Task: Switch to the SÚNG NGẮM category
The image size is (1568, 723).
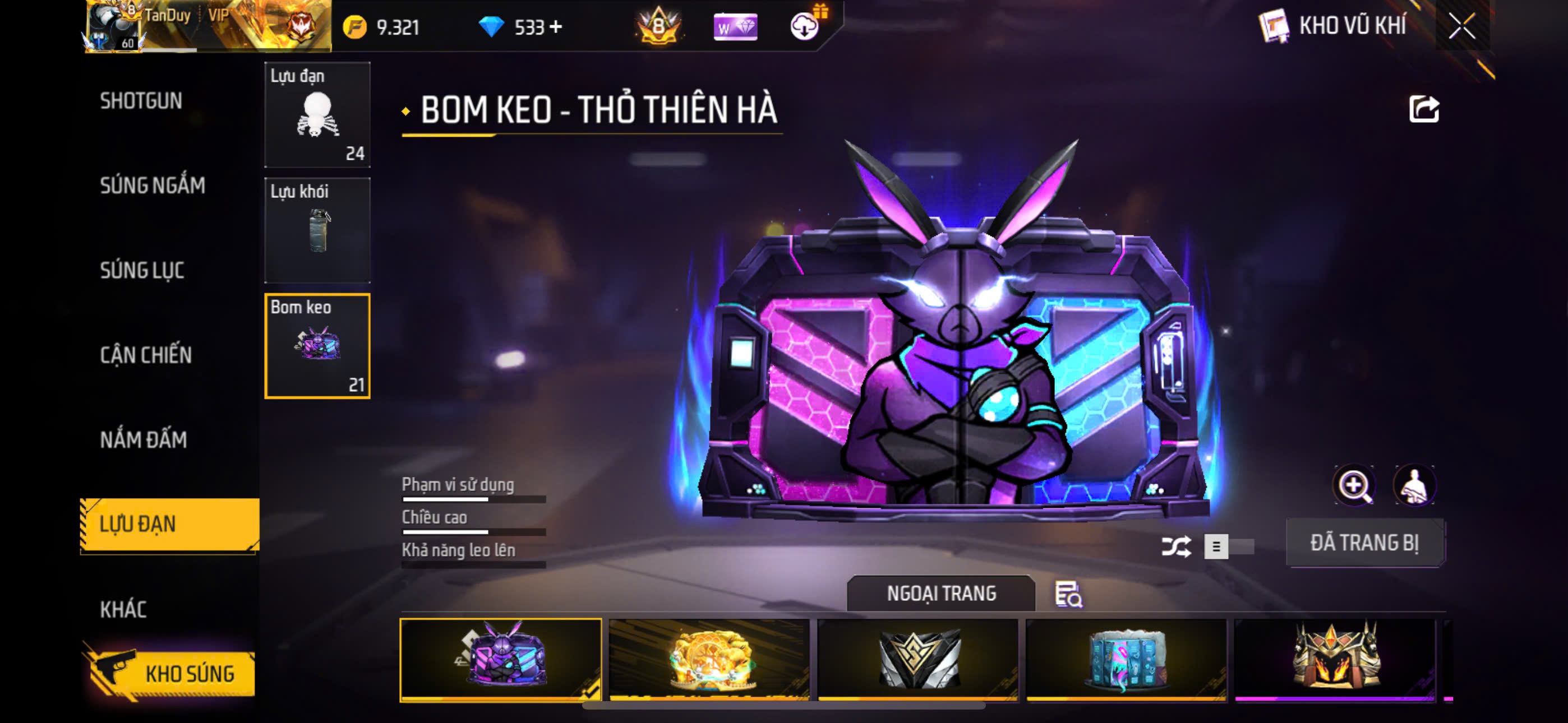Action: pyautogui.click(x=152, y=186)
